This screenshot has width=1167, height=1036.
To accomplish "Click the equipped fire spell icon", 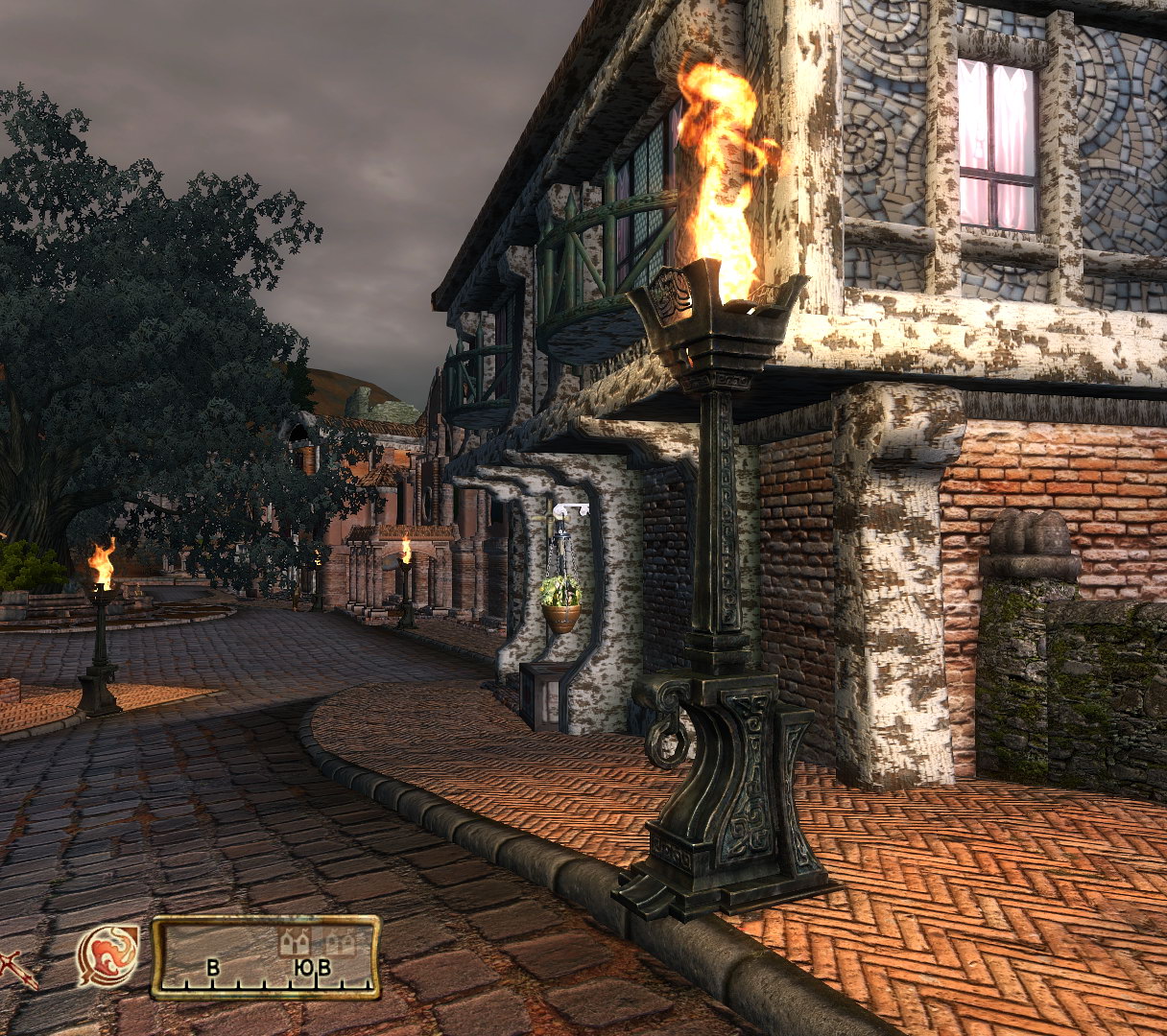I will tap(109, 955).
